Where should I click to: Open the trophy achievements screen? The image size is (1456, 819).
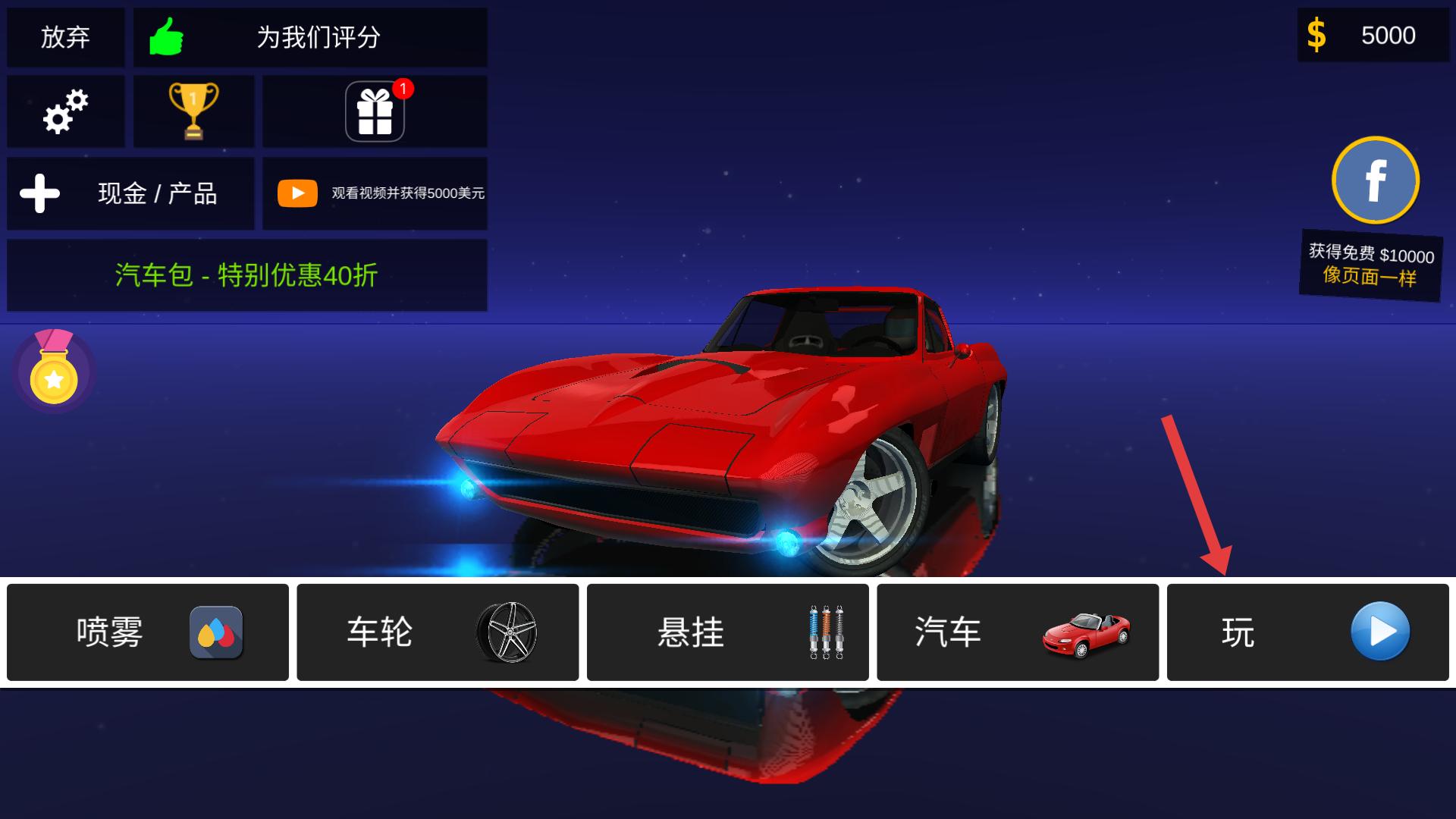(193, 111)
